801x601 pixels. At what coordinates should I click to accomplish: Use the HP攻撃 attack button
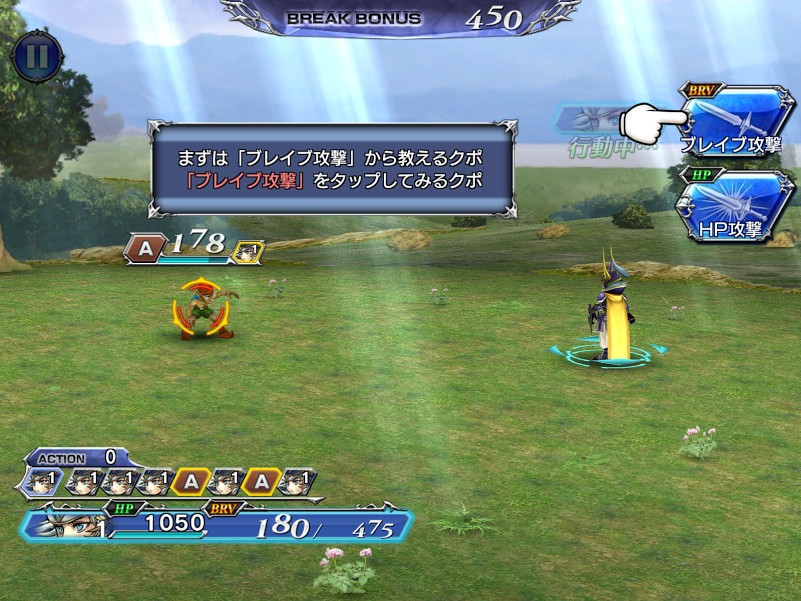click(735, 208)
